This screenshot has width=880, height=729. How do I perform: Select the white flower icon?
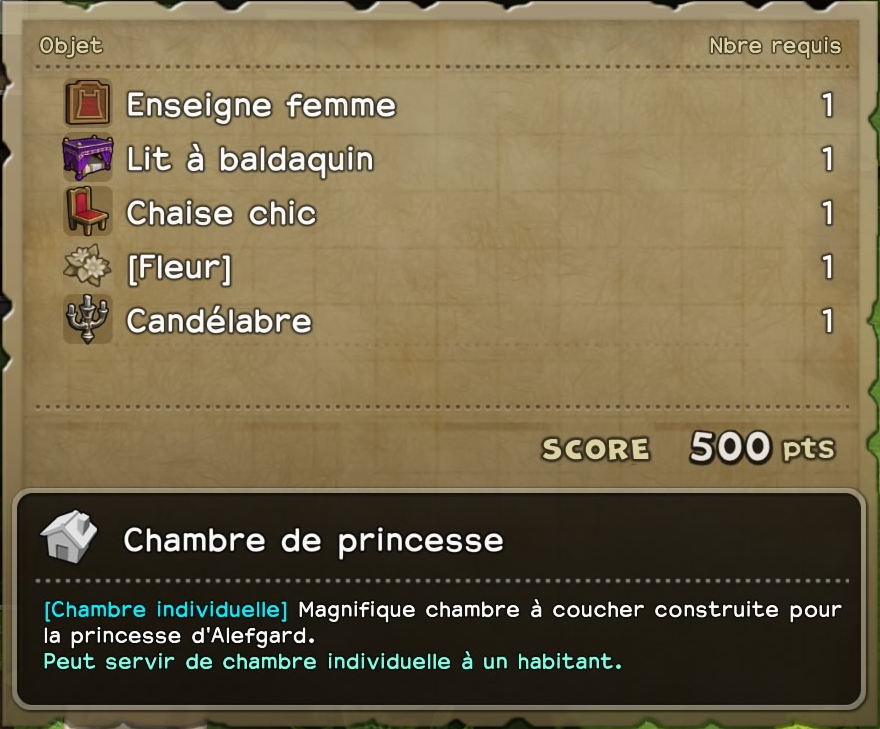pyautogui.click(x=88, y=266)
